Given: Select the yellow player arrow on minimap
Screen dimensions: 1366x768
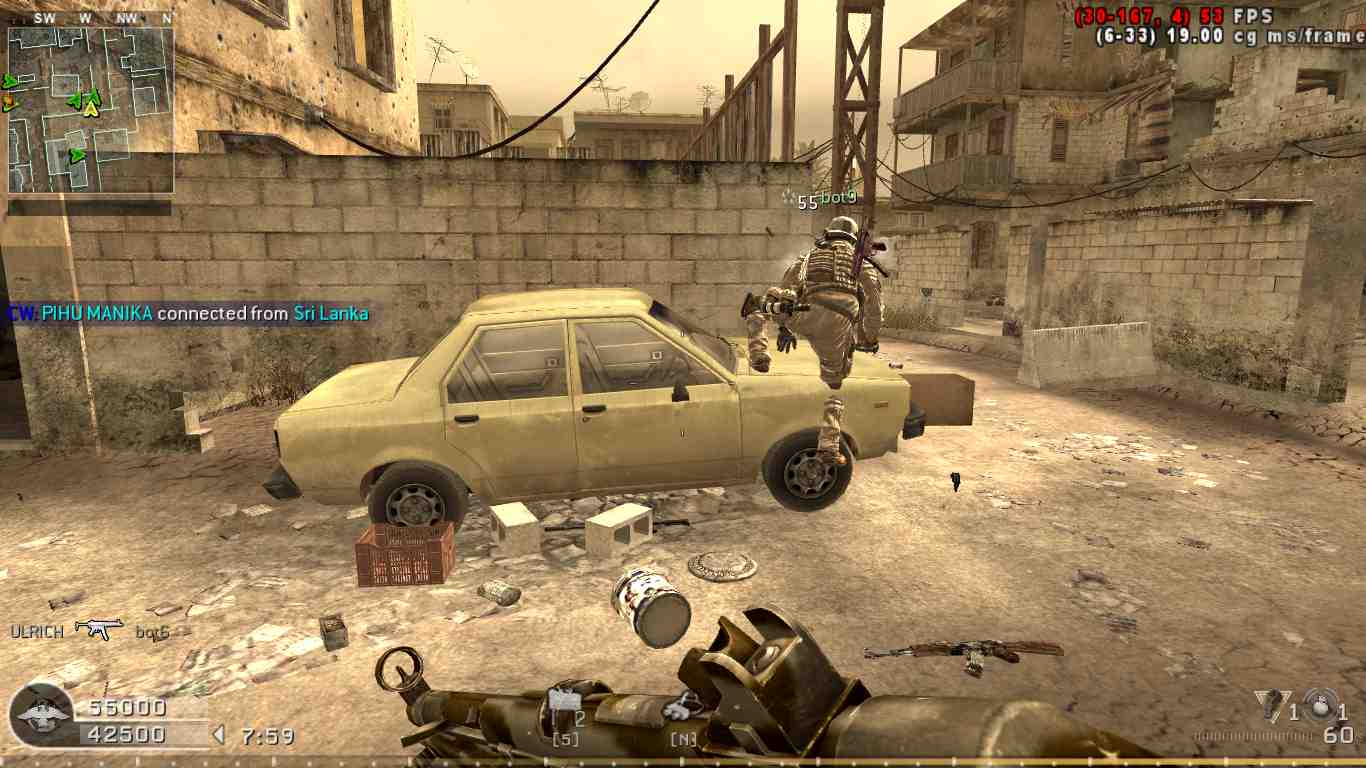Looking at the screenshot, I should coord(91,109).
